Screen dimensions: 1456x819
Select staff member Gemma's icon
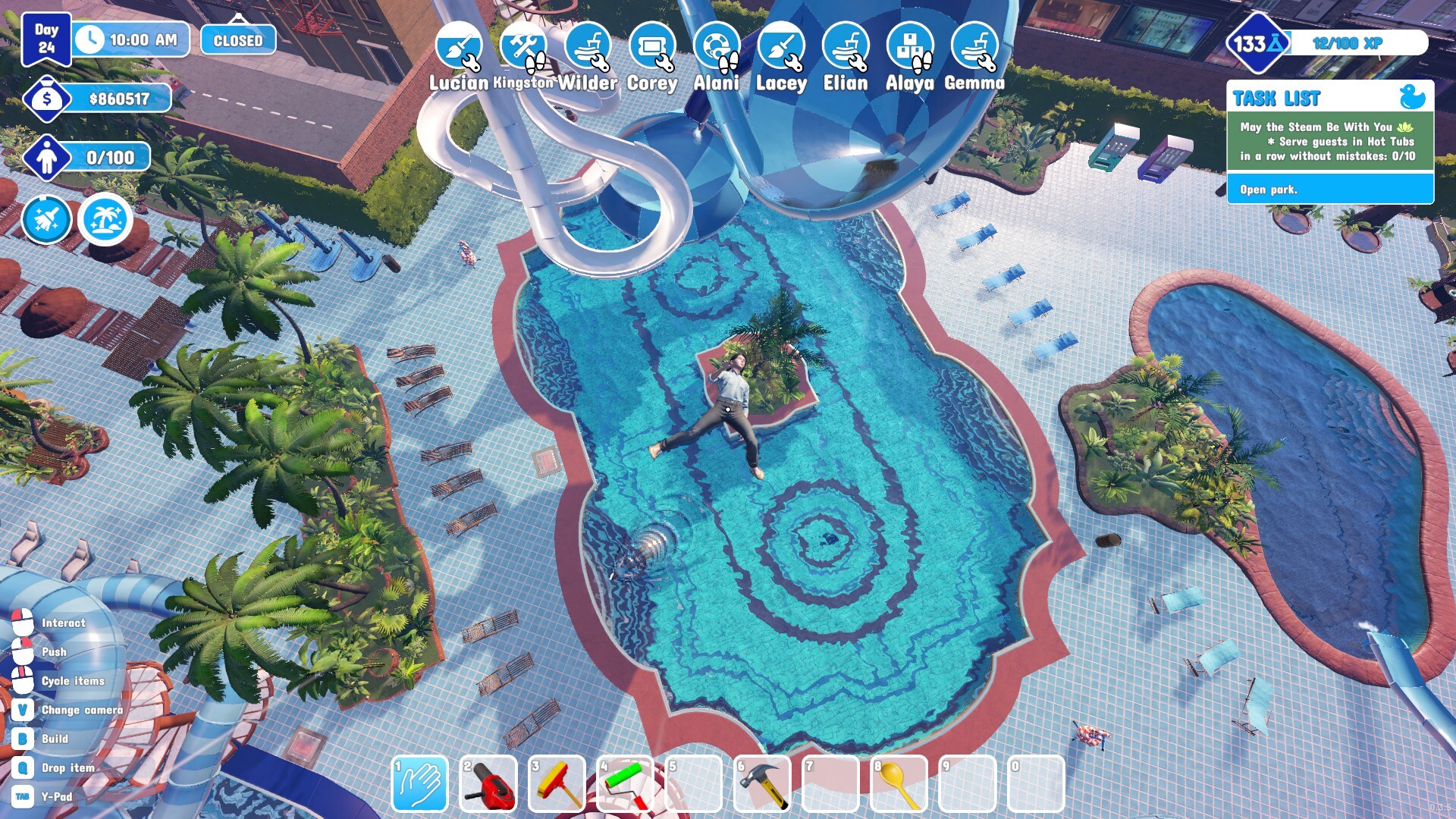[x=974, y=46]
